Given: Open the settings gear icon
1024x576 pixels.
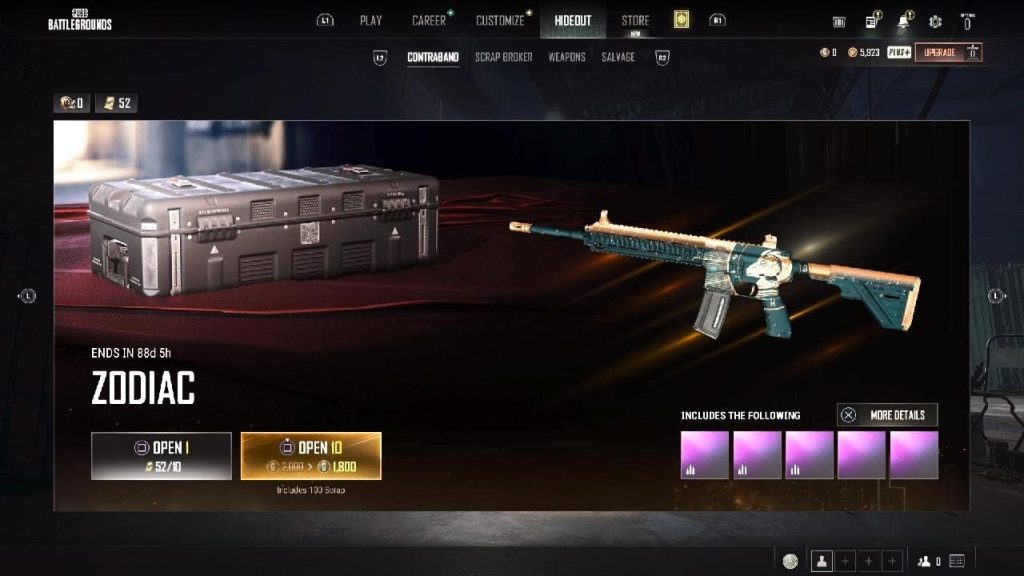Looking at the screenshot, I should (x=935, y=21).
